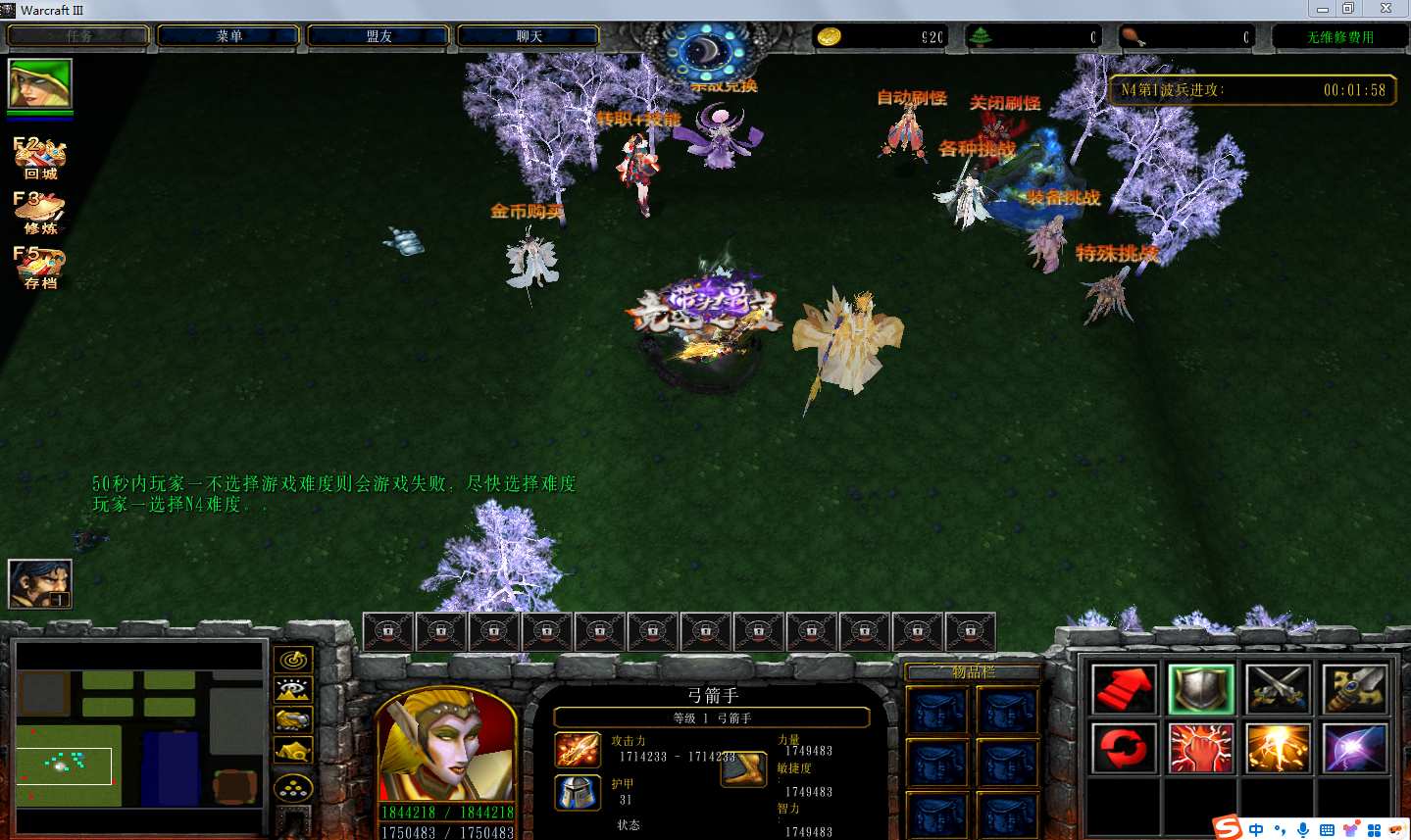This screenshot has height=840, width=1411.
Task: Activate the minimap signal ping button
Action: tap(293, 660)
